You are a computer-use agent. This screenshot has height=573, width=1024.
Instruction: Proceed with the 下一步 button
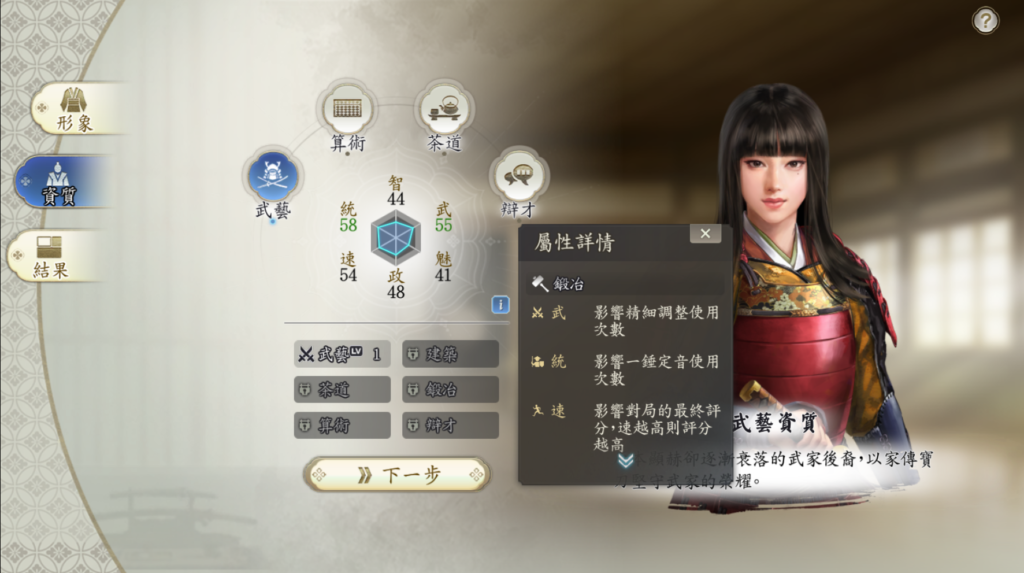397,475
